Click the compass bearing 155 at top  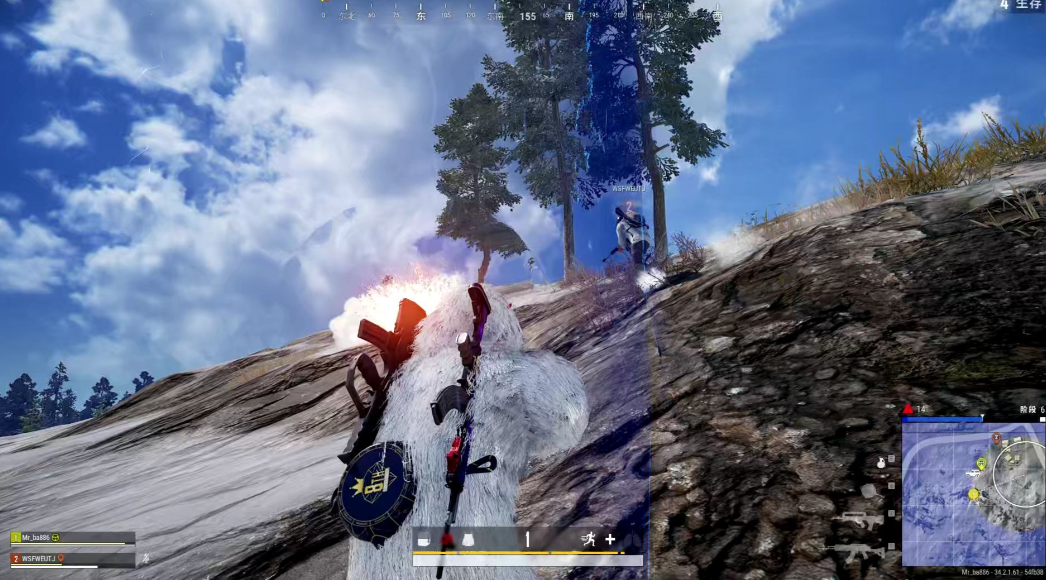pyautogui.click(x=528, y=16)
